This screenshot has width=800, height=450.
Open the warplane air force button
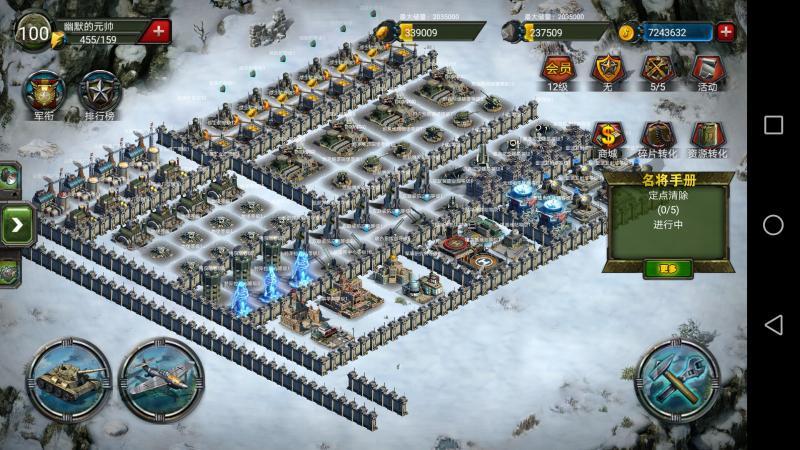(161, 379)
